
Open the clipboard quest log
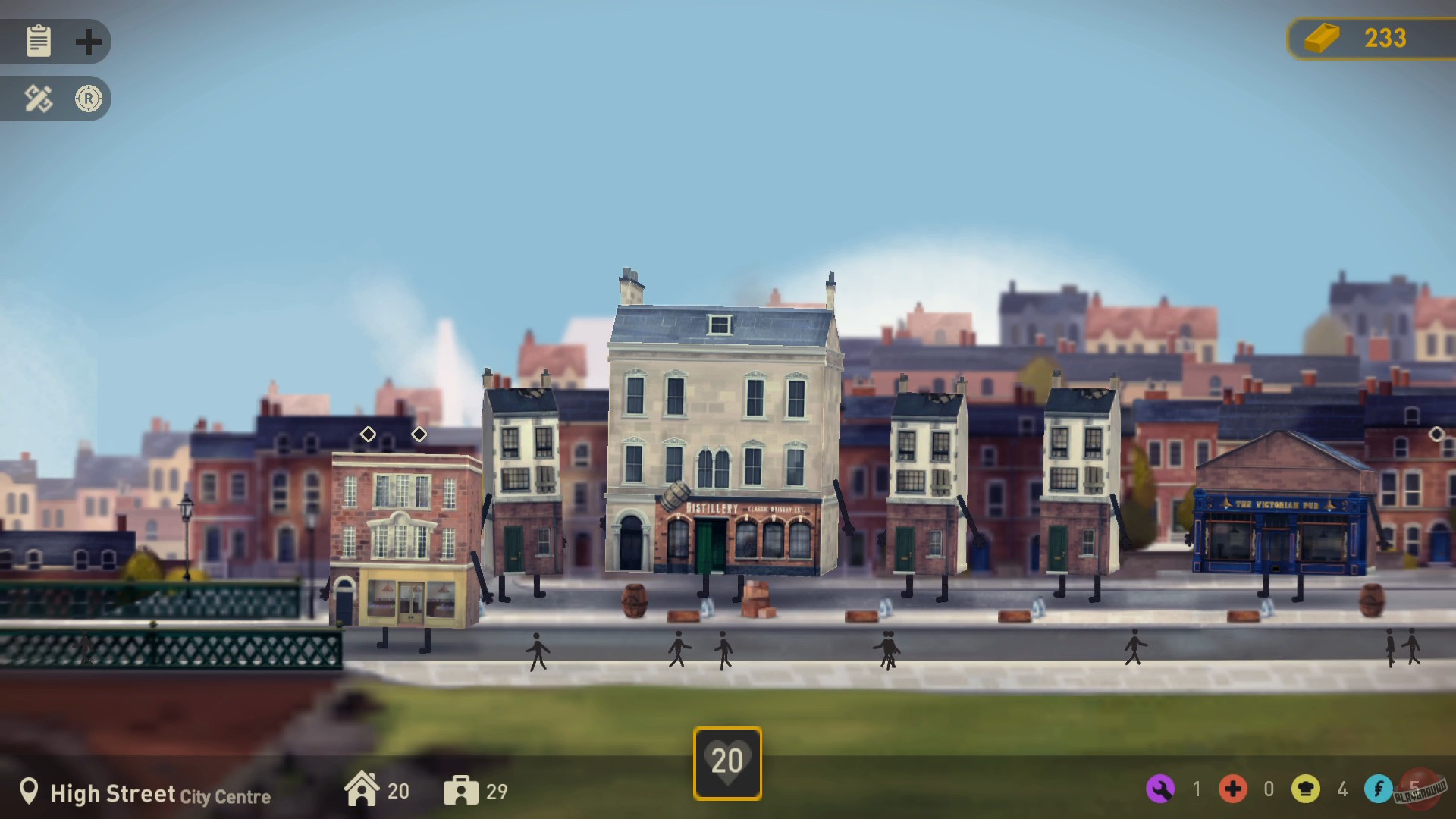(38, 42)
